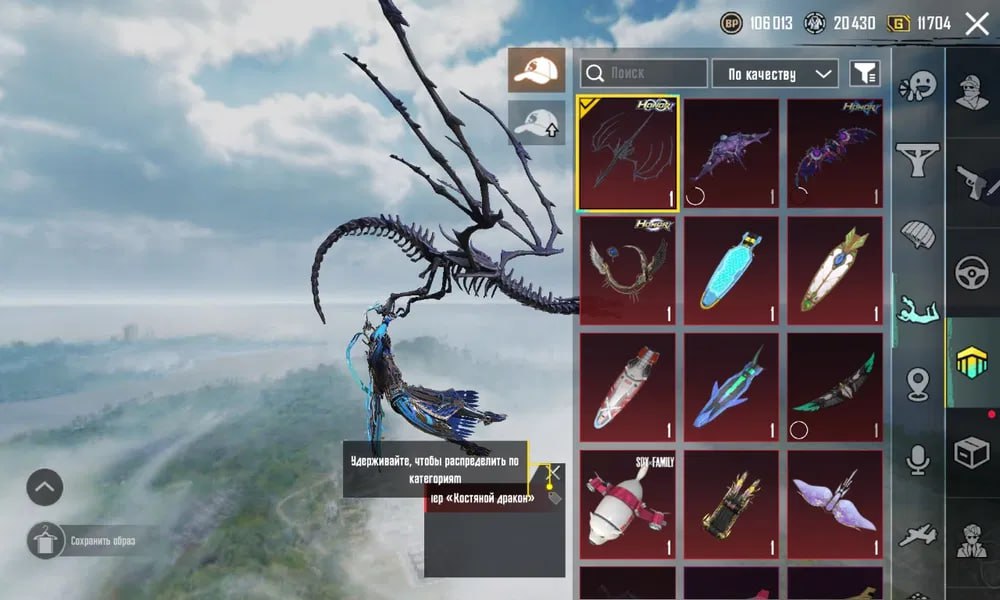This screenshot has height=600, width=1000.
Task: Expand the round up-arrow button
Action: 45,488
